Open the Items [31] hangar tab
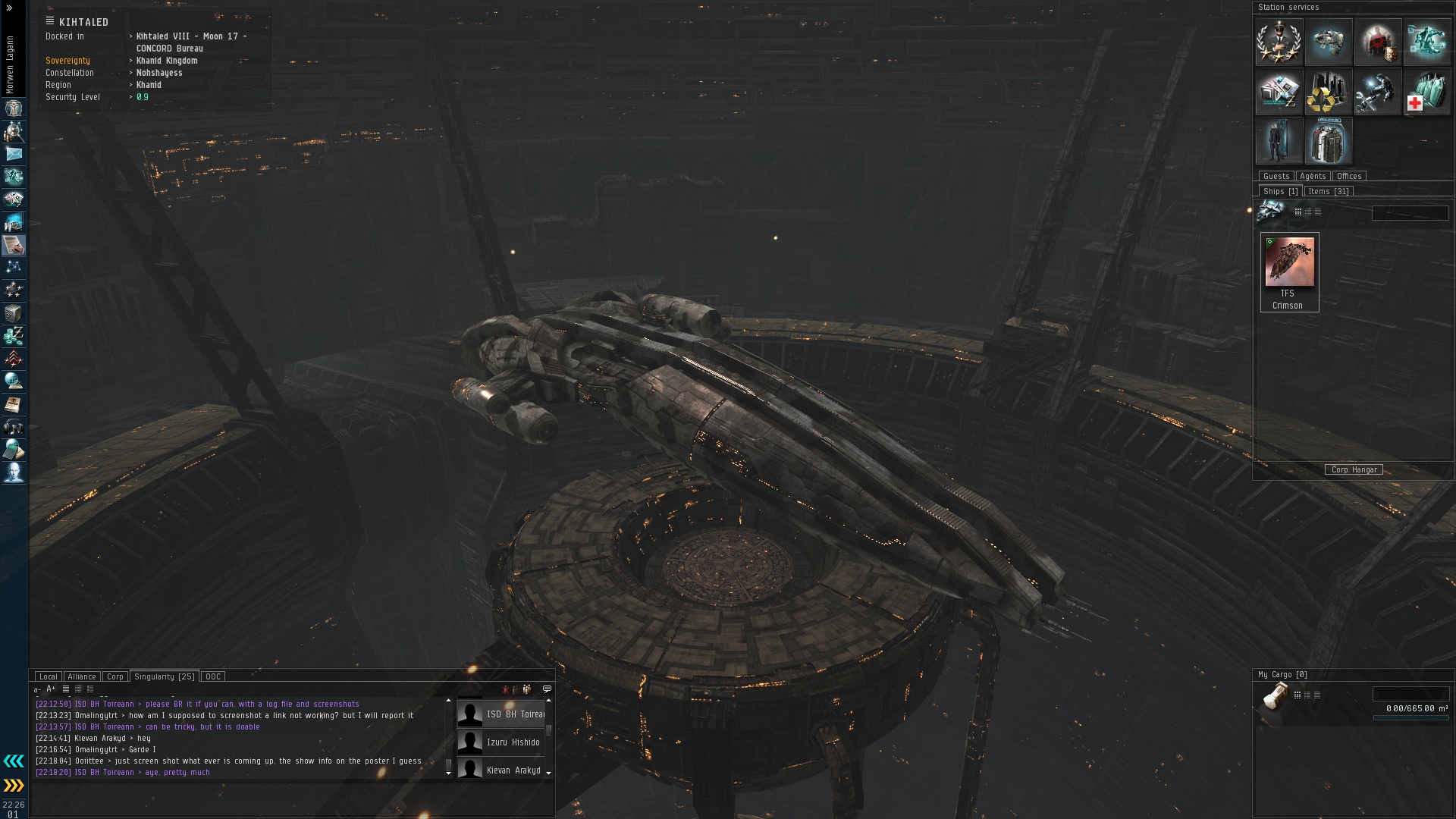The height and width of the screenshot is (819, 1456). pos(1328,191)
